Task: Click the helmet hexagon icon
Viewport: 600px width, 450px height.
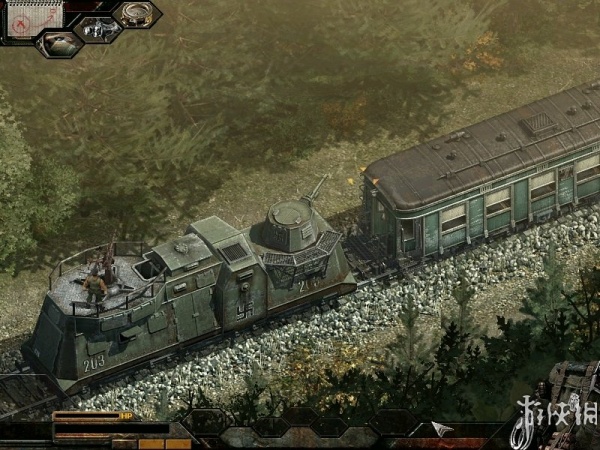Action: (x=57, y=44)
